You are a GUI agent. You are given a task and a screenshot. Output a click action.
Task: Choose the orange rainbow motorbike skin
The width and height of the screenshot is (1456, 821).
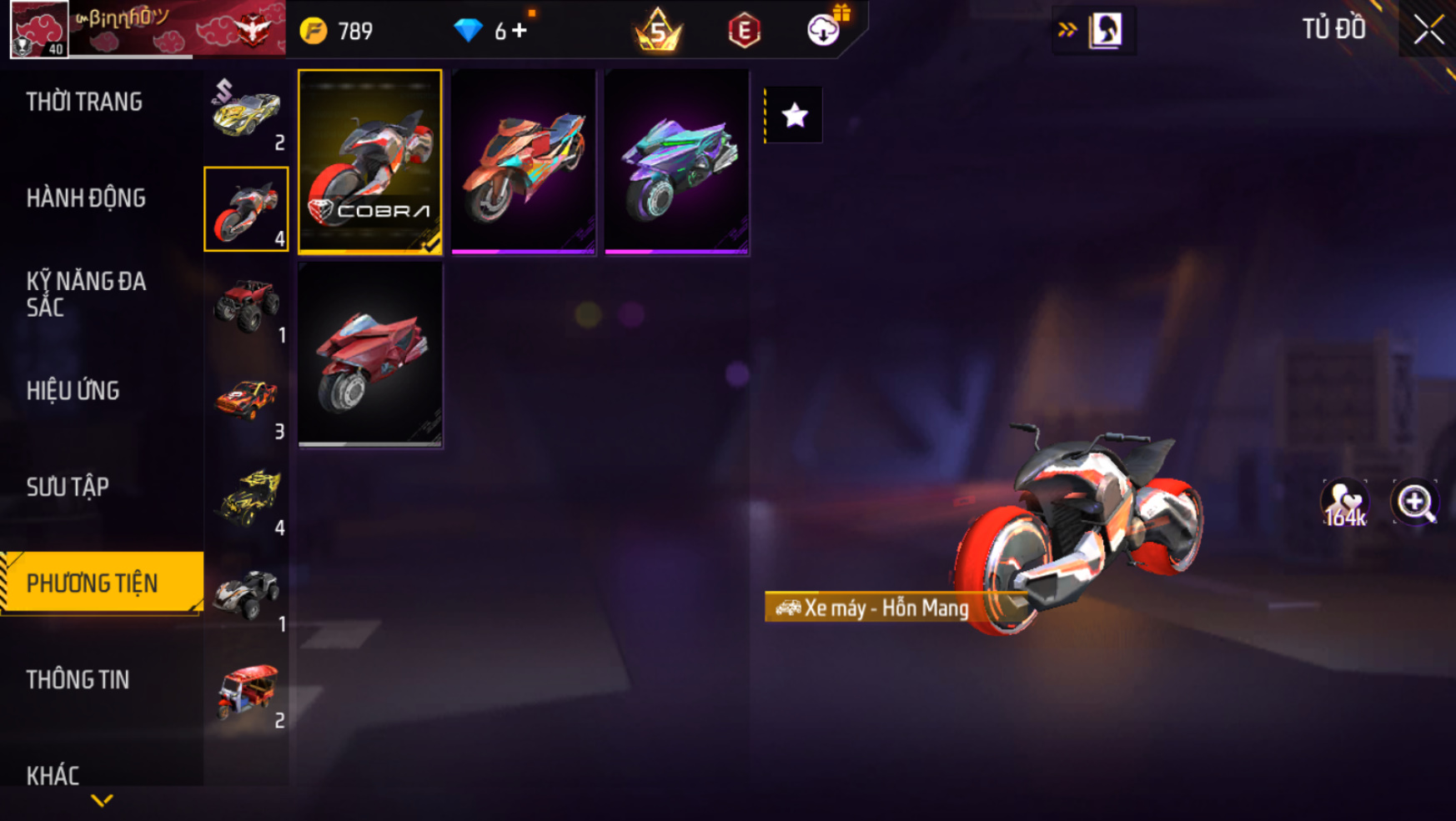tap(524, 162)
